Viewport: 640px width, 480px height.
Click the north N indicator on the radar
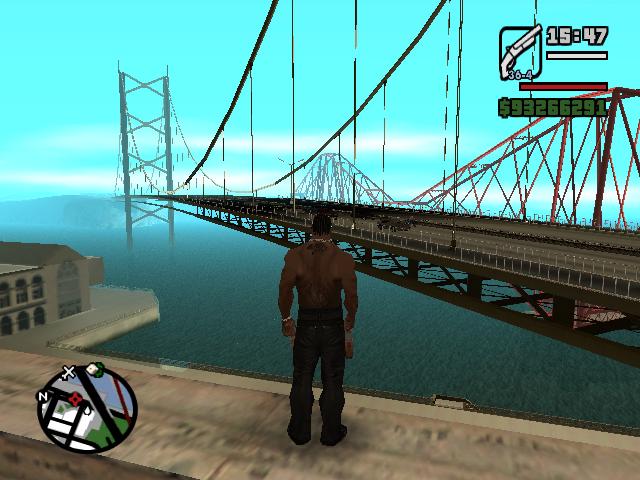(x=42, y=396)
